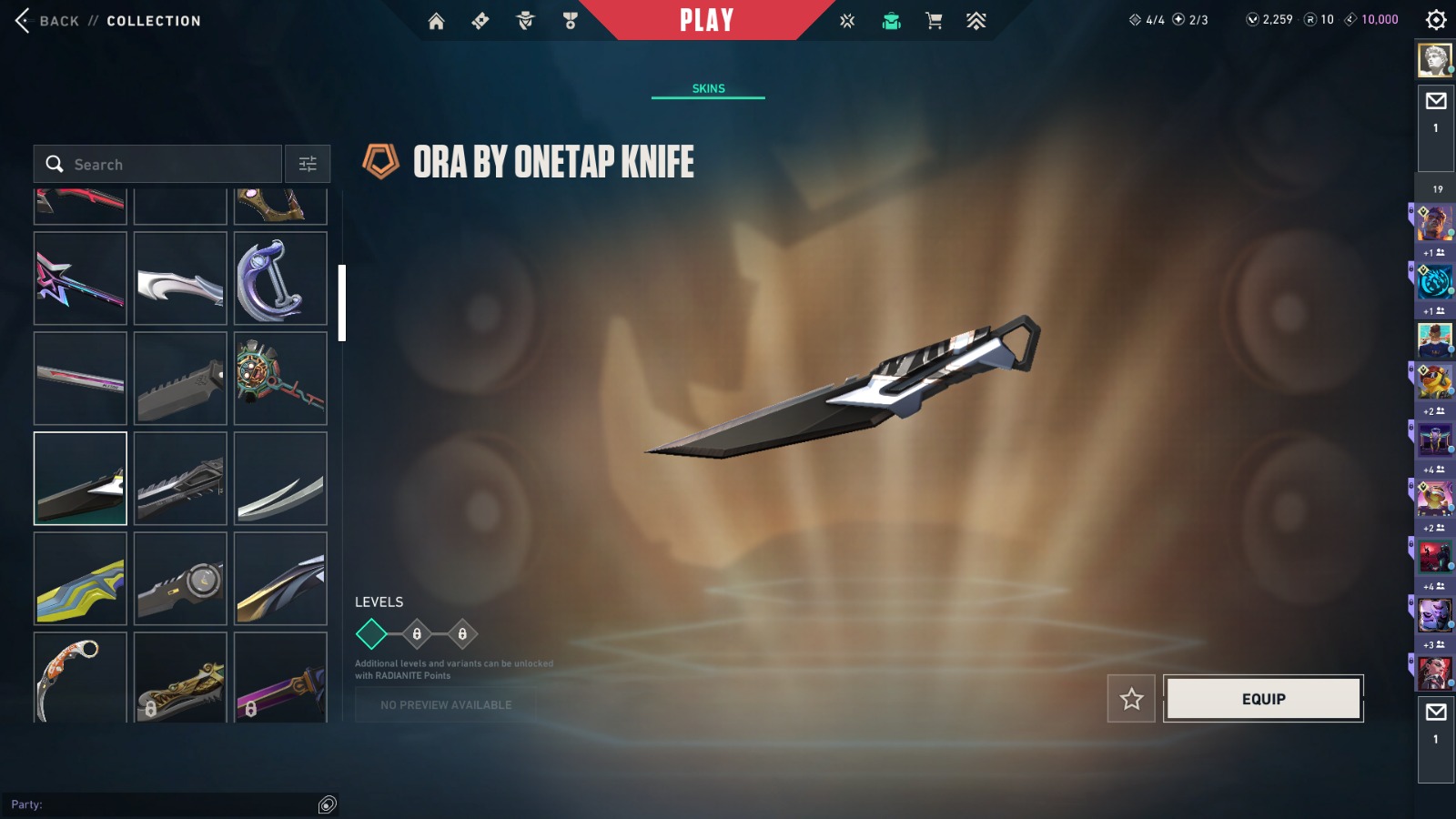
Task: Switch to the SKINS tab
Action: [x=708, y=88]
